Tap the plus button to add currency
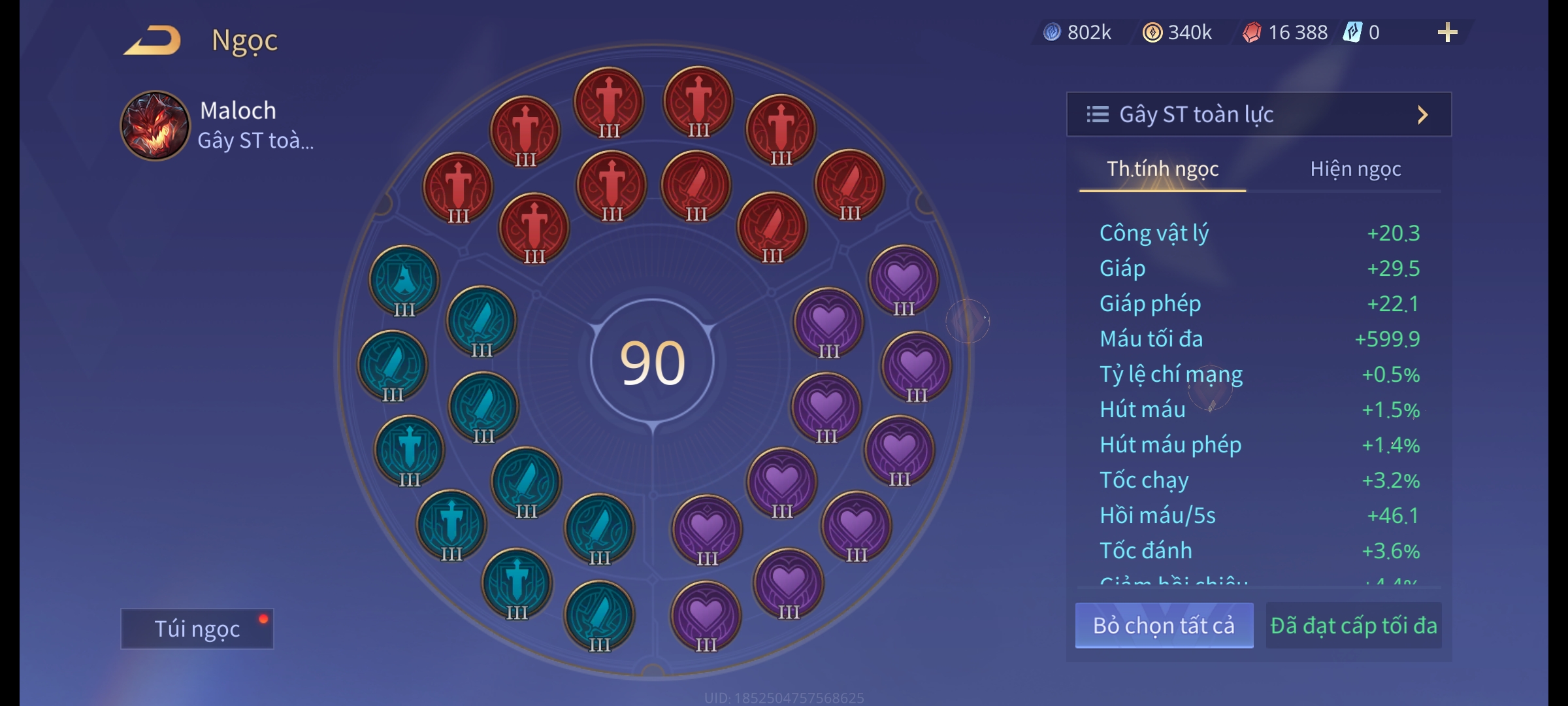This screenshot has height=706, width=1568. [x=1447, y=33]
